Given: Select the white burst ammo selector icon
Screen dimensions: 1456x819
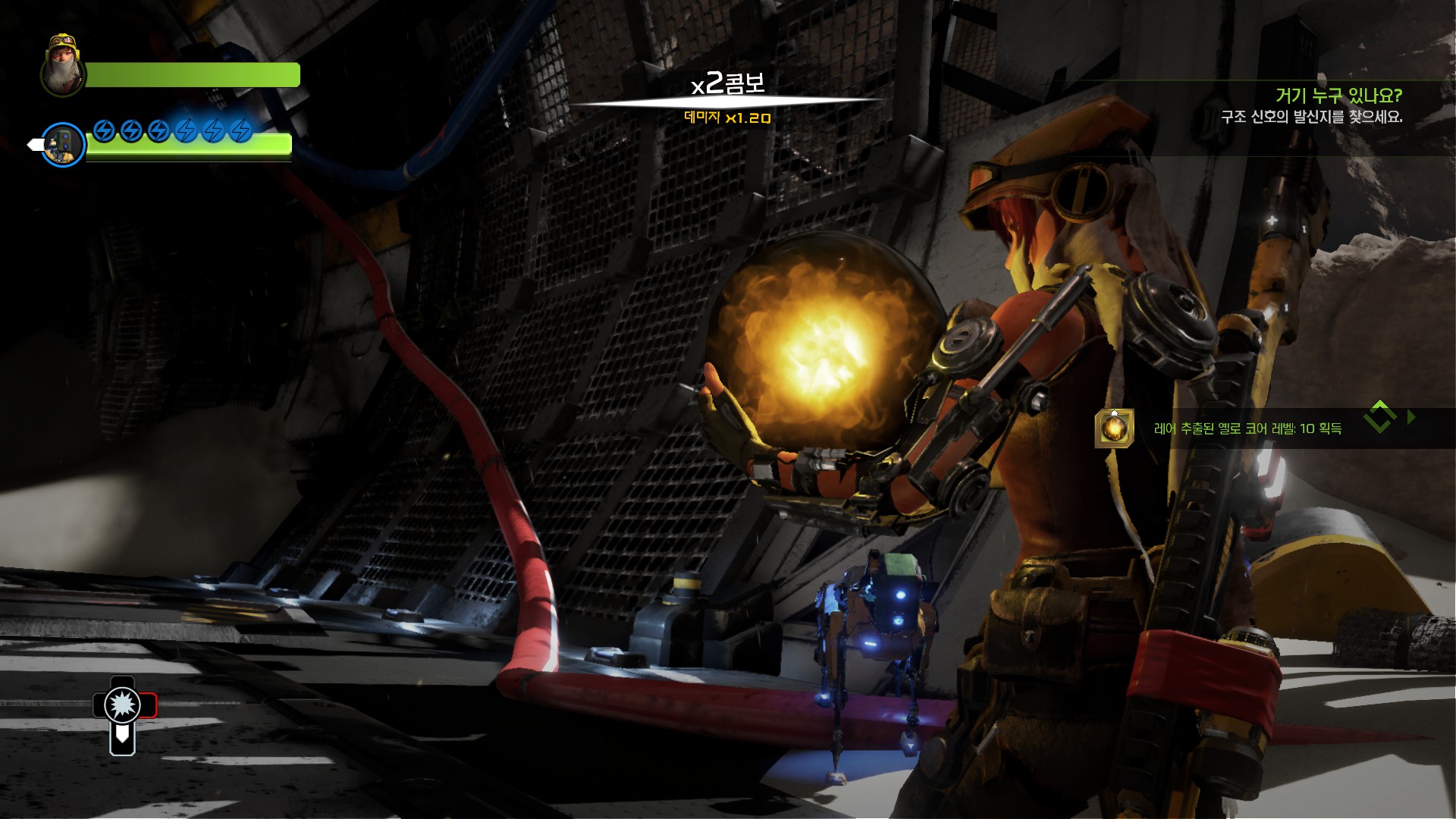Looking at the screenshot, I should [122, 705].
